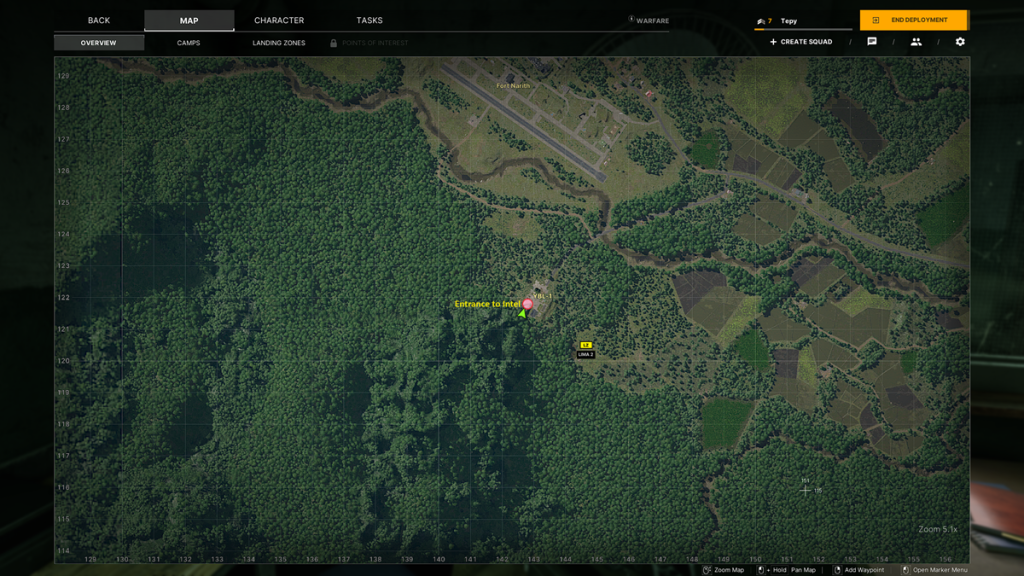This screenshot has width=1024, height=576.
Task: Open settings via the gear icon
Action: (x=960, y=42)
